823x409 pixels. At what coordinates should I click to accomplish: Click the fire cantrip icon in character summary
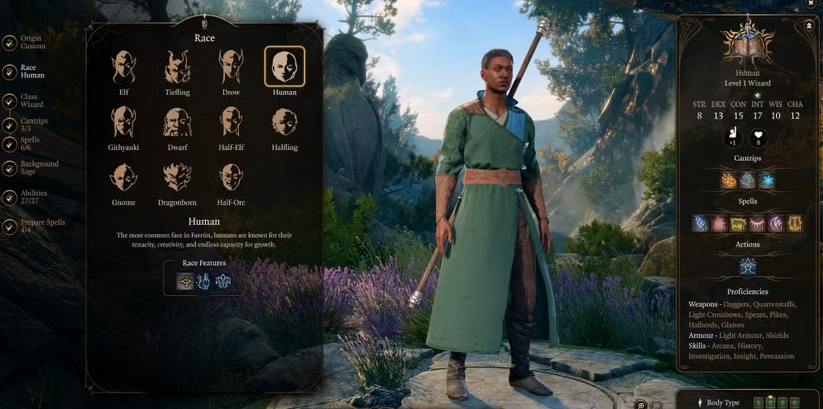pos(729,181)
